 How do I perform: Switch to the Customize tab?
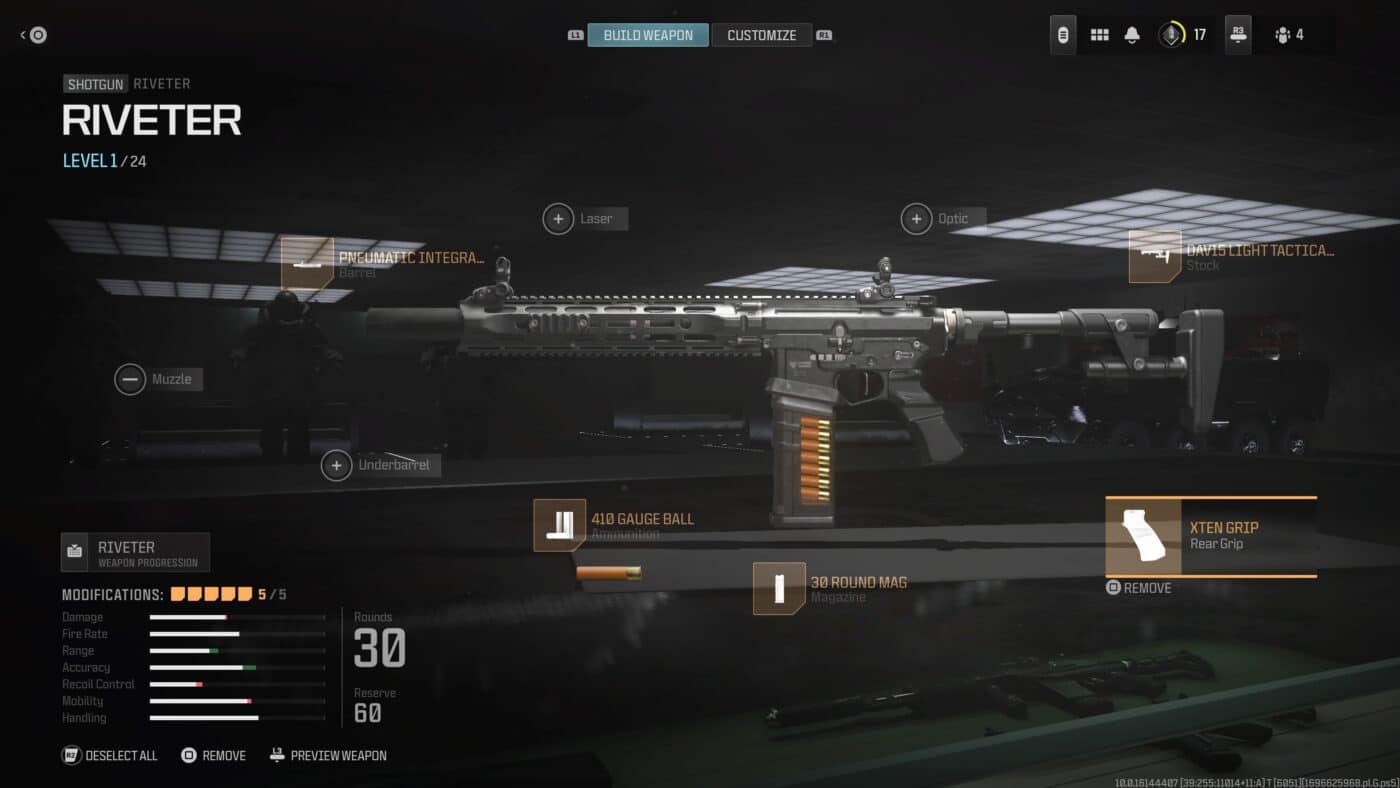[761, 34]
